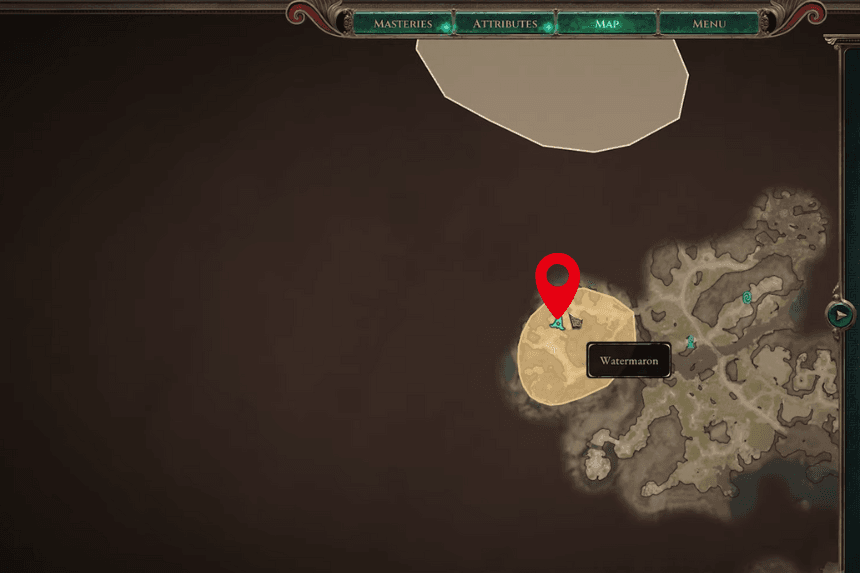860x573 pixels.
Task: Expand the side panel with the arrow button
Action: (x=841, y=315)
